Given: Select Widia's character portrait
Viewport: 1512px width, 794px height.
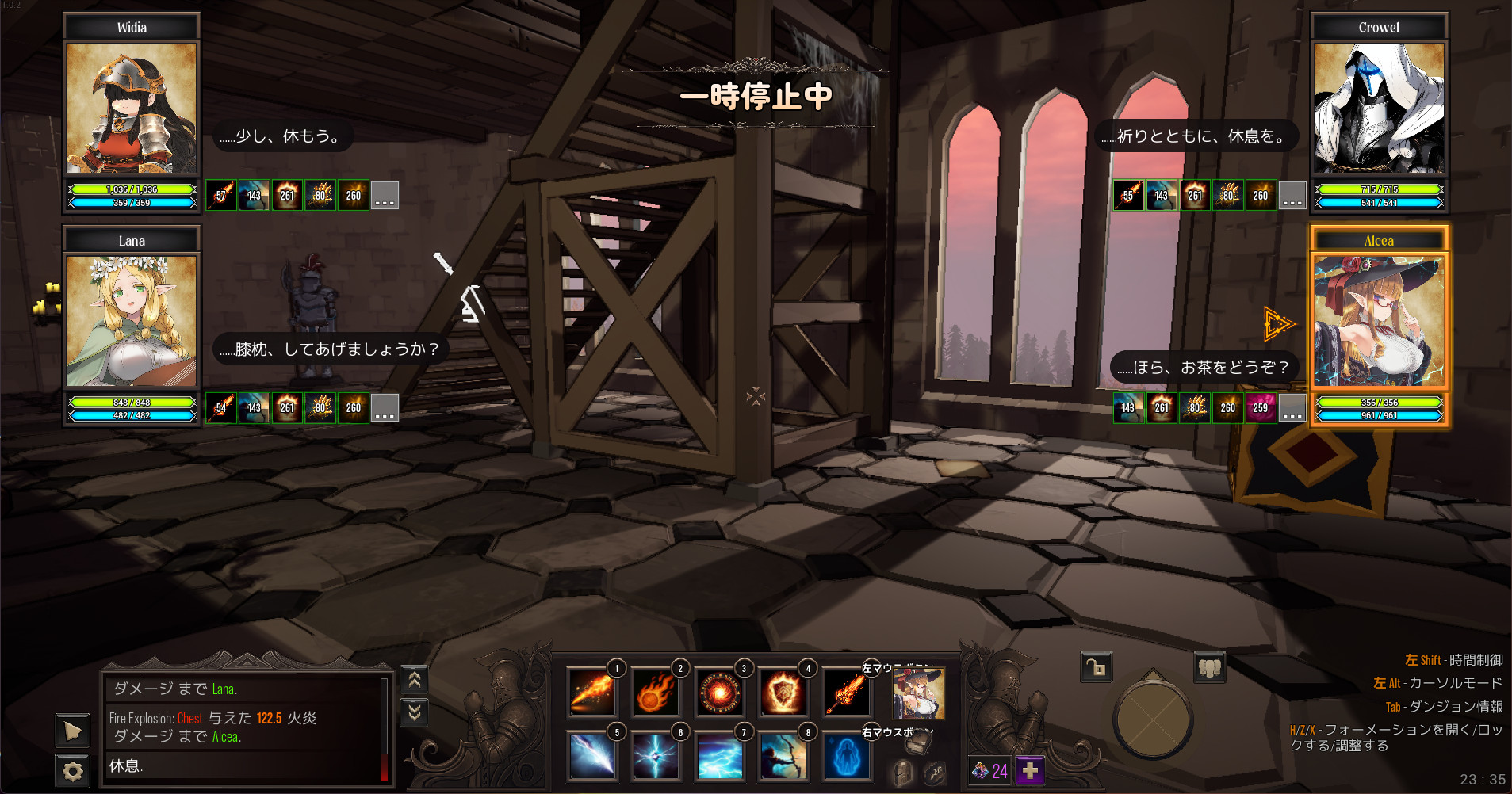Looking at the screenshot, I should click(x=132, y=109).
